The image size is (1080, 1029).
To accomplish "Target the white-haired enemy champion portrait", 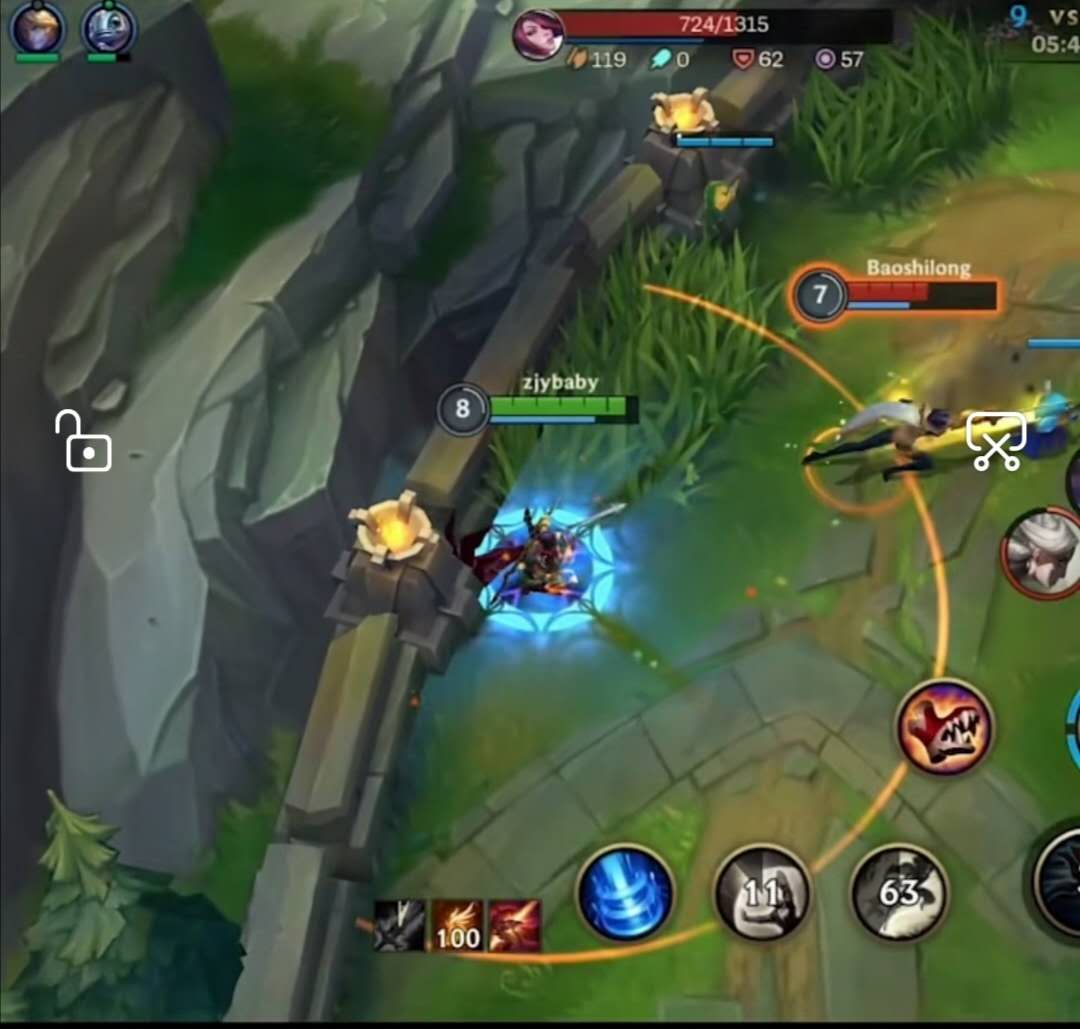I will 1042,553.
